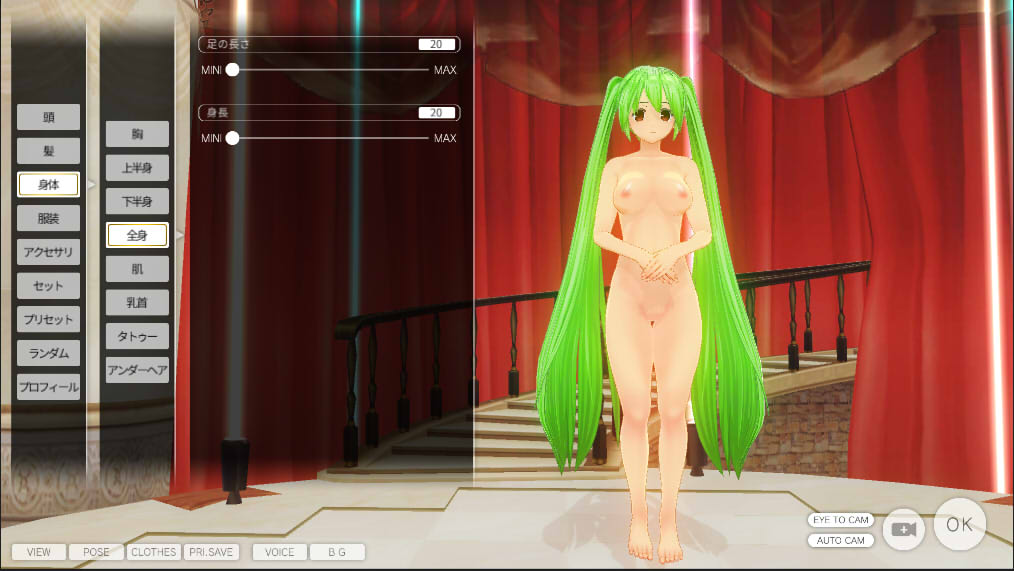Open the アクセサリ accessories category
The width and height of the screenshot is (1014, 571).
point(48,252)
